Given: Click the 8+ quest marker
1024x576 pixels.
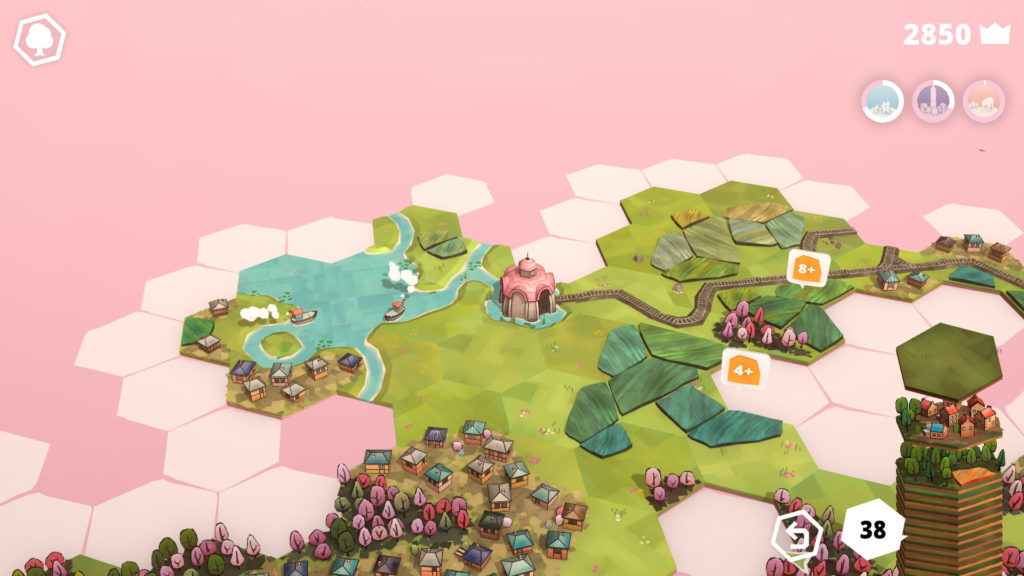Looking at the screenshot, I should 807,268.
